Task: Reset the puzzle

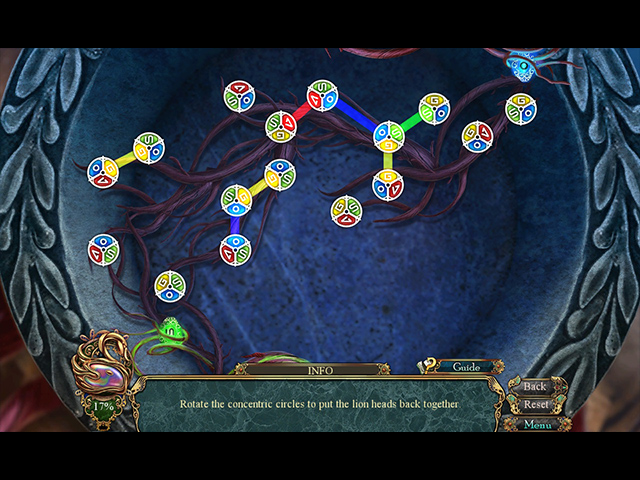Action: (536, 405)
